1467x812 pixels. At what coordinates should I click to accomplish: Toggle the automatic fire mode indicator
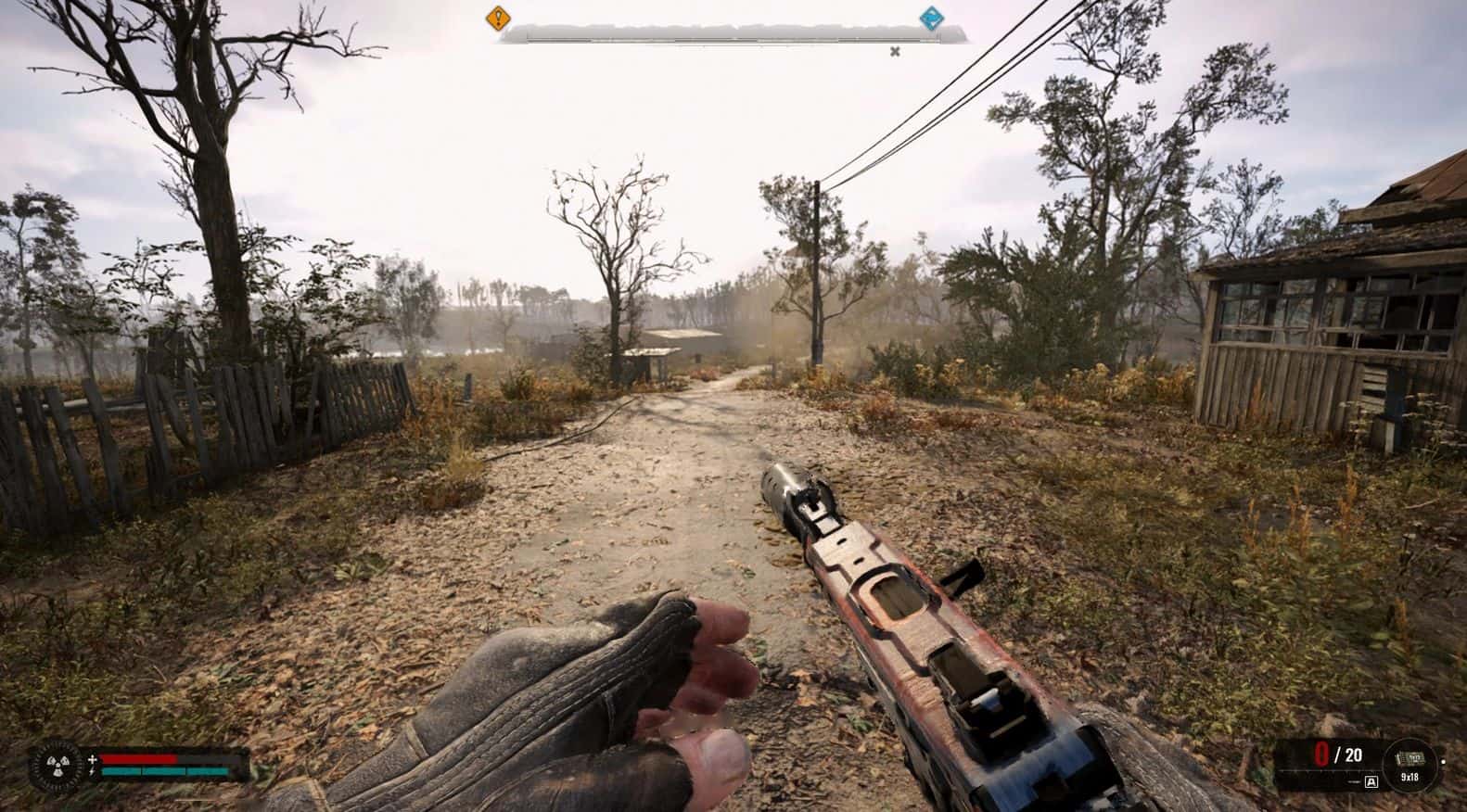pos(1371,781)
